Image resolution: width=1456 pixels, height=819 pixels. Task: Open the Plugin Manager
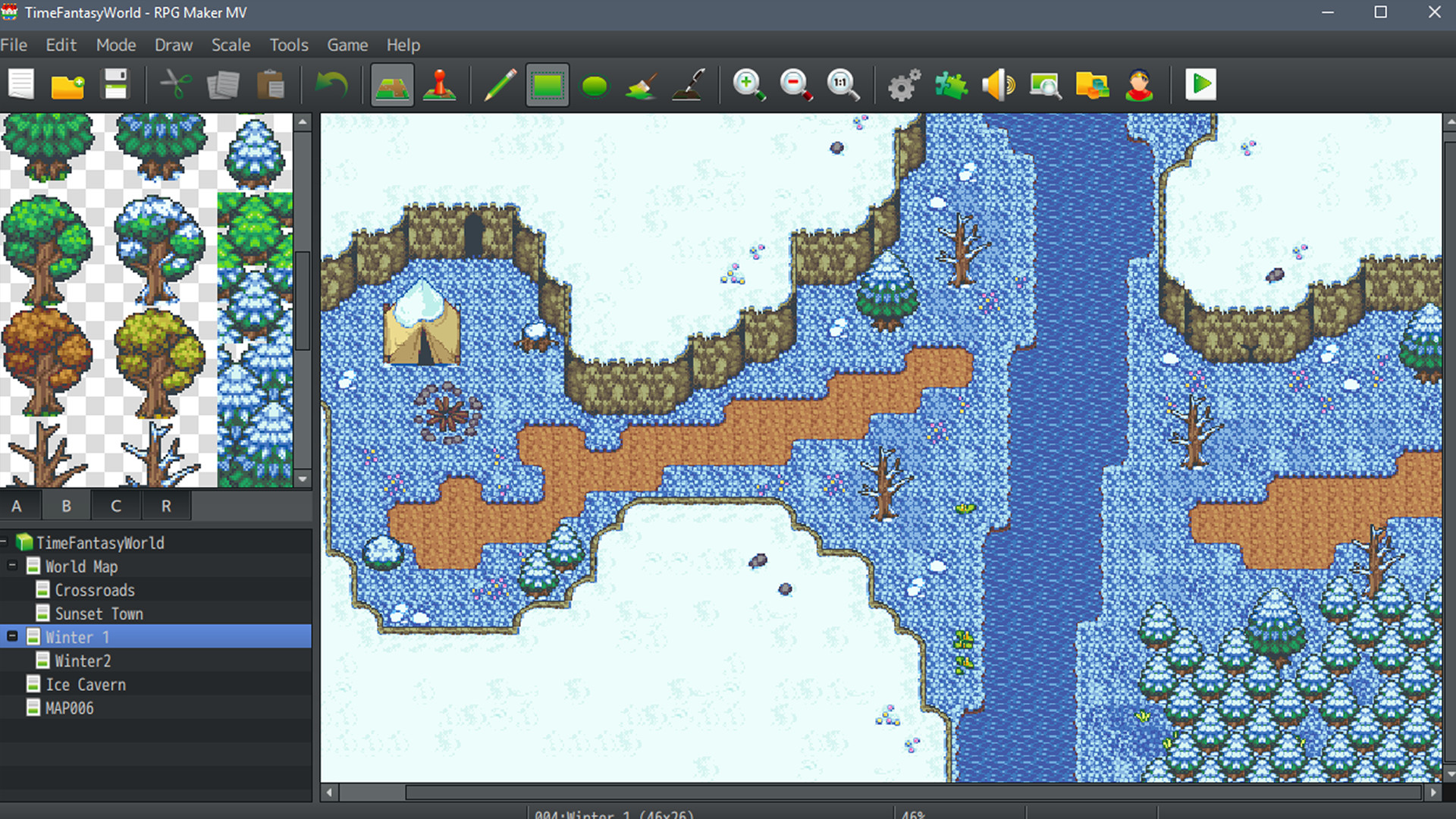pyautogui.click(x=950, y=85)
